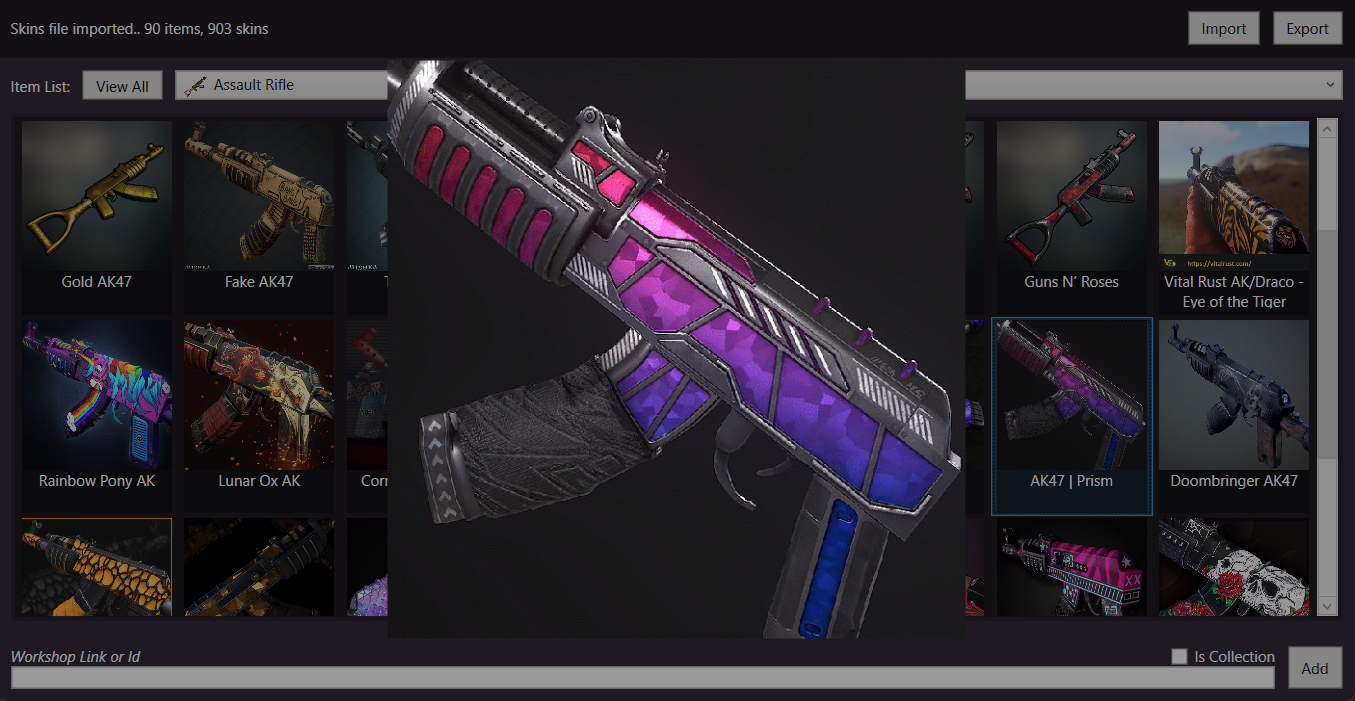The height and width of the screenshot is (701, 1355).
Task: Show all items with View All
Action: (122, 86)
